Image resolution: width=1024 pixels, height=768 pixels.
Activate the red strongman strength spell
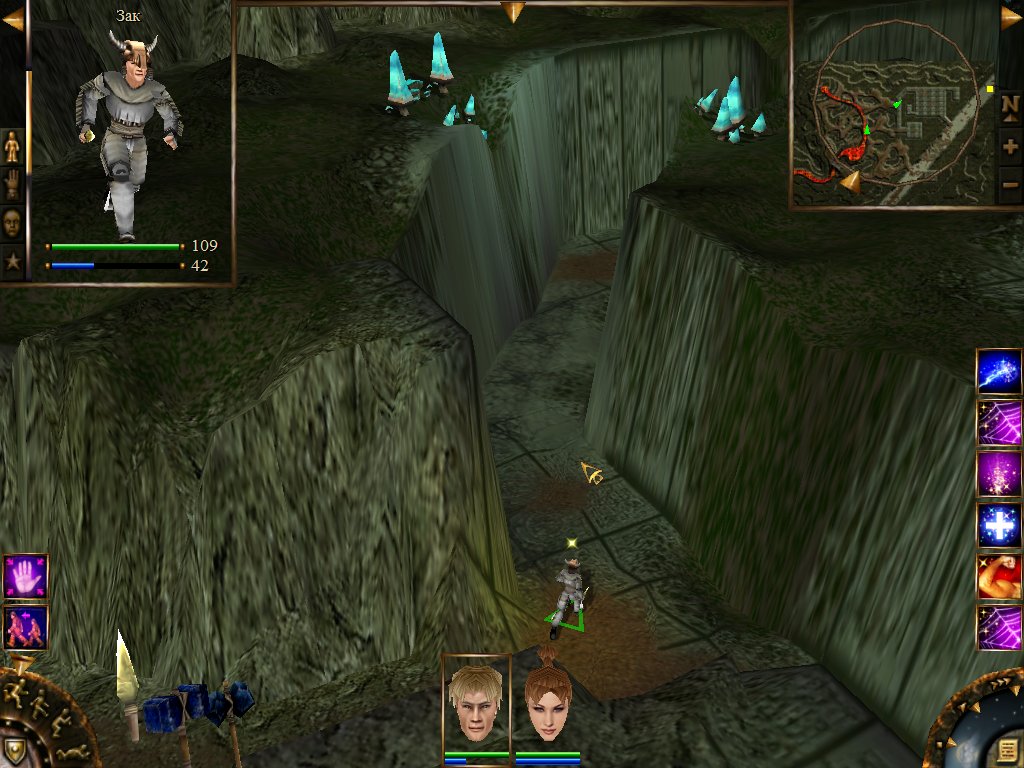pos(999,577)
